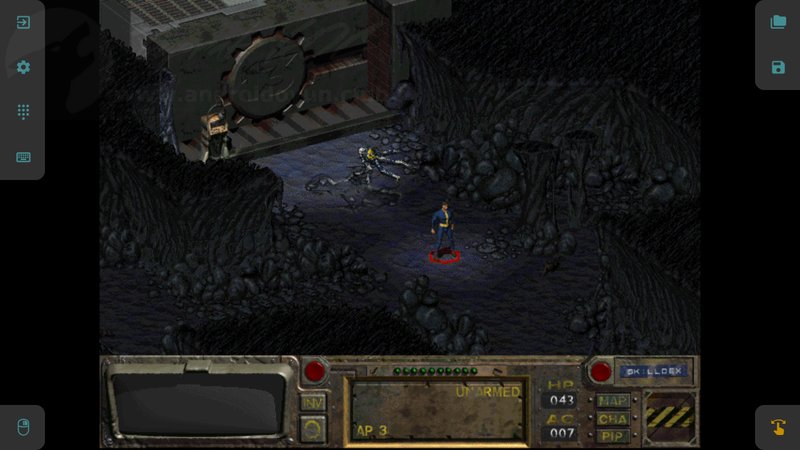This screenshot has height=450, width=800.
Task: Open the PIP-Boy with the PIP button
Action: tap(613, 436)
